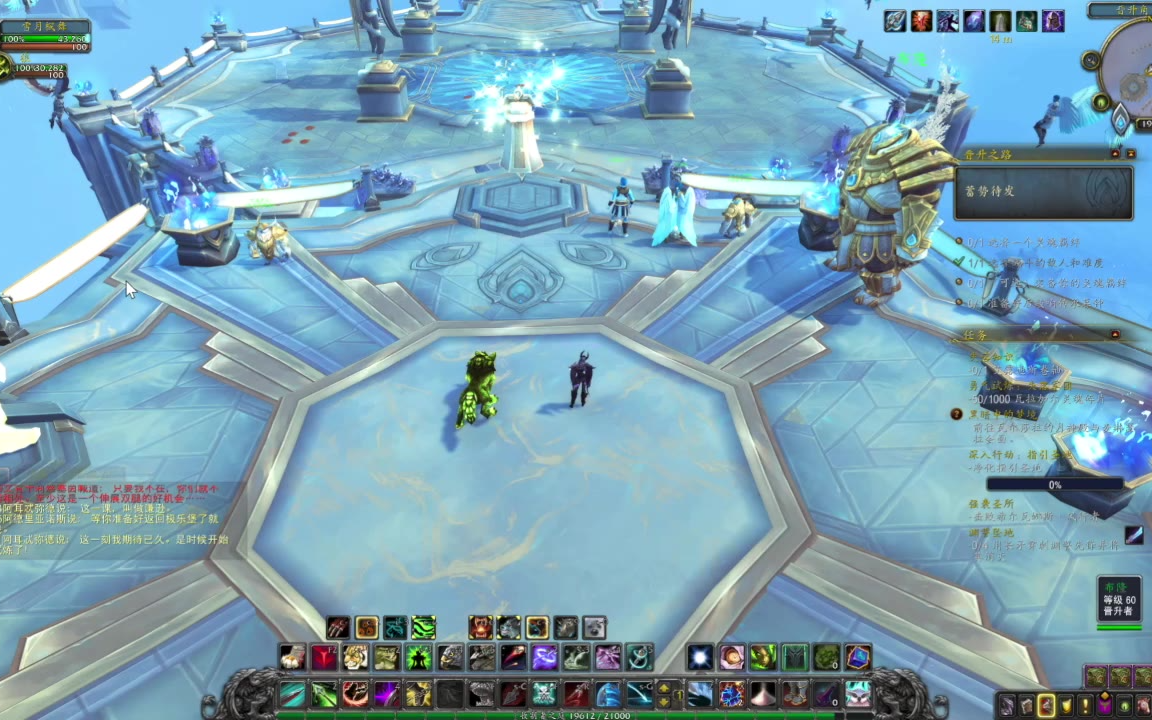
Task: Use the purple swirl ability slot
Action: tap(544, 657)
